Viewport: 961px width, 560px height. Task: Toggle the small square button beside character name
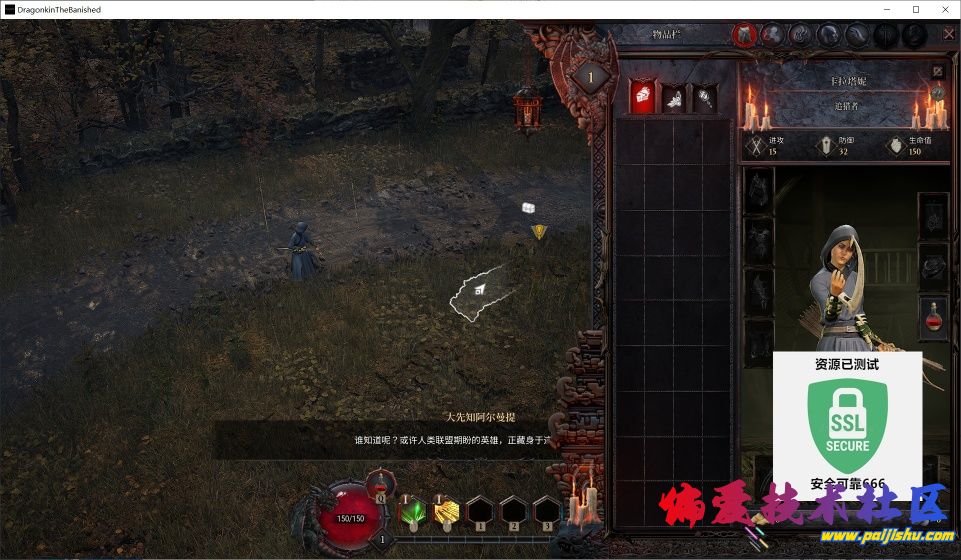(x=937, y=72)
